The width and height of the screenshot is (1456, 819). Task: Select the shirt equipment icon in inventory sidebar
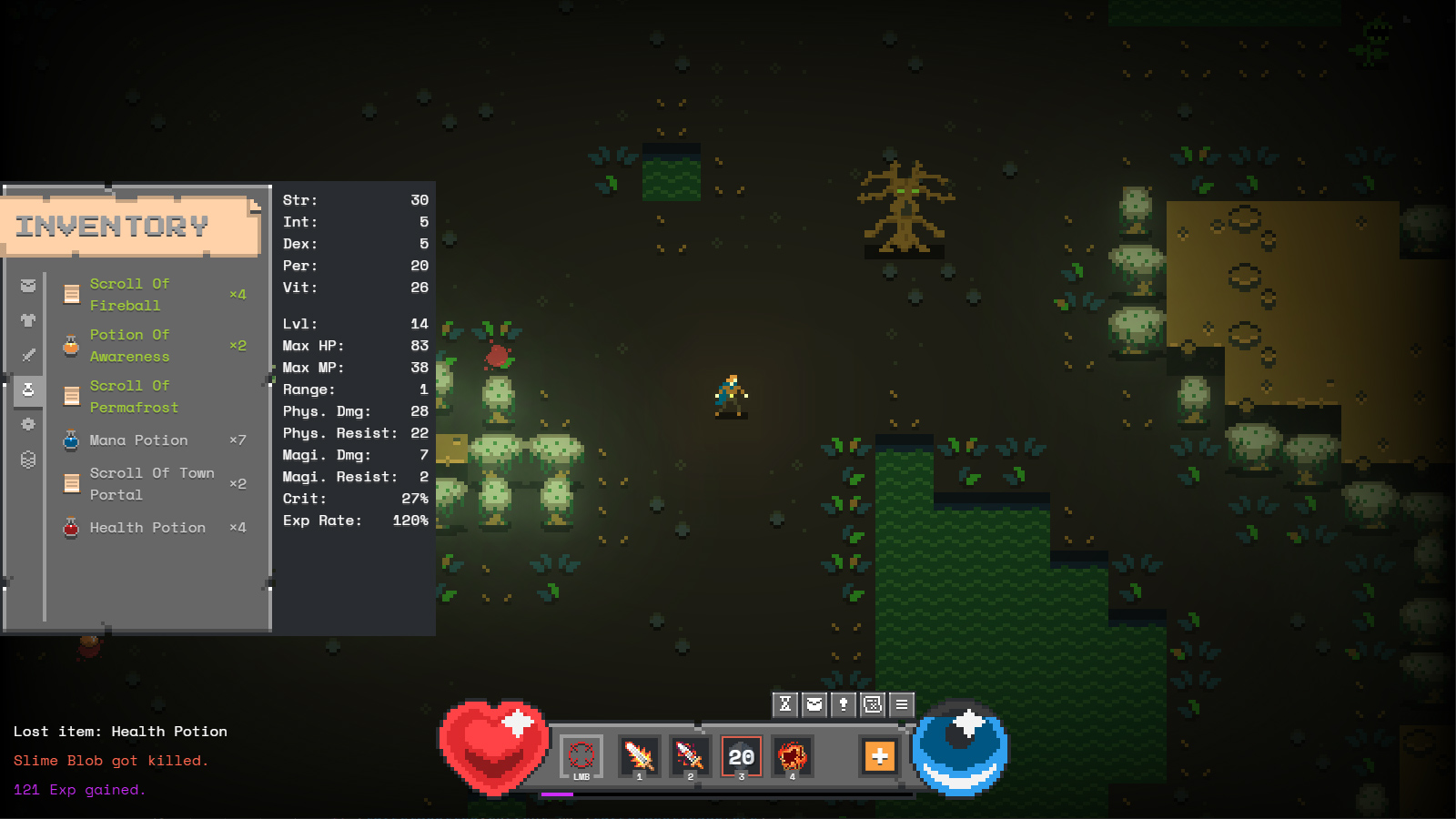coord(27,319)
